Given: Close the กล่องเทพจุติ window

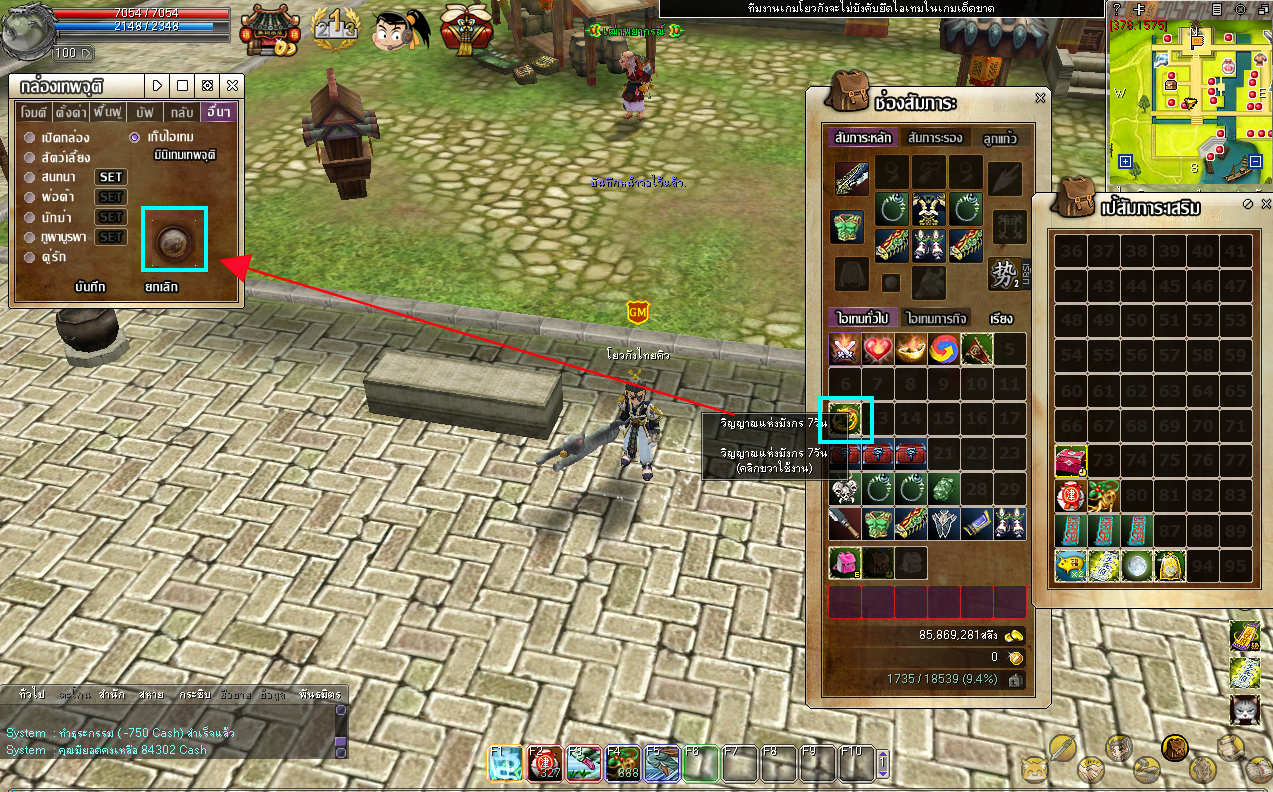Looking at the screenshot, I should tap(232, 86).
